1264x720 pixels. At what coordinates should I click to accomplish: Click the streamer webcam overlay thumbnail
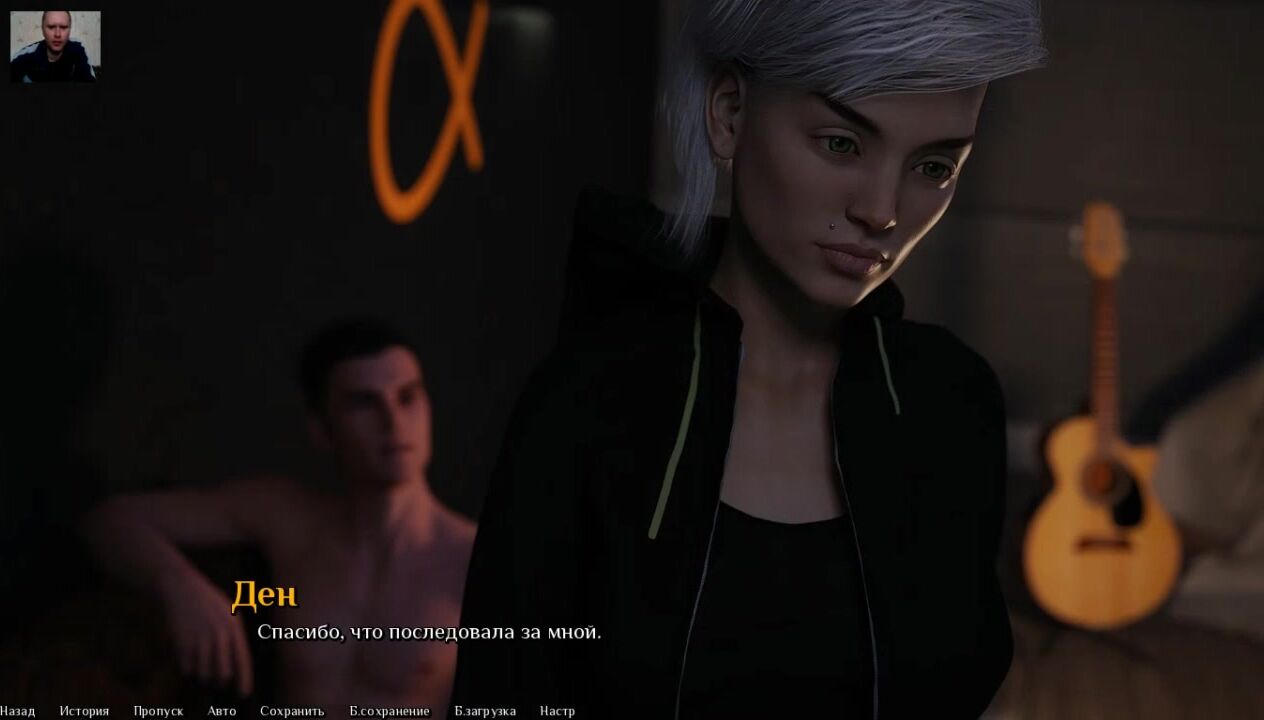tap(55, 46)
